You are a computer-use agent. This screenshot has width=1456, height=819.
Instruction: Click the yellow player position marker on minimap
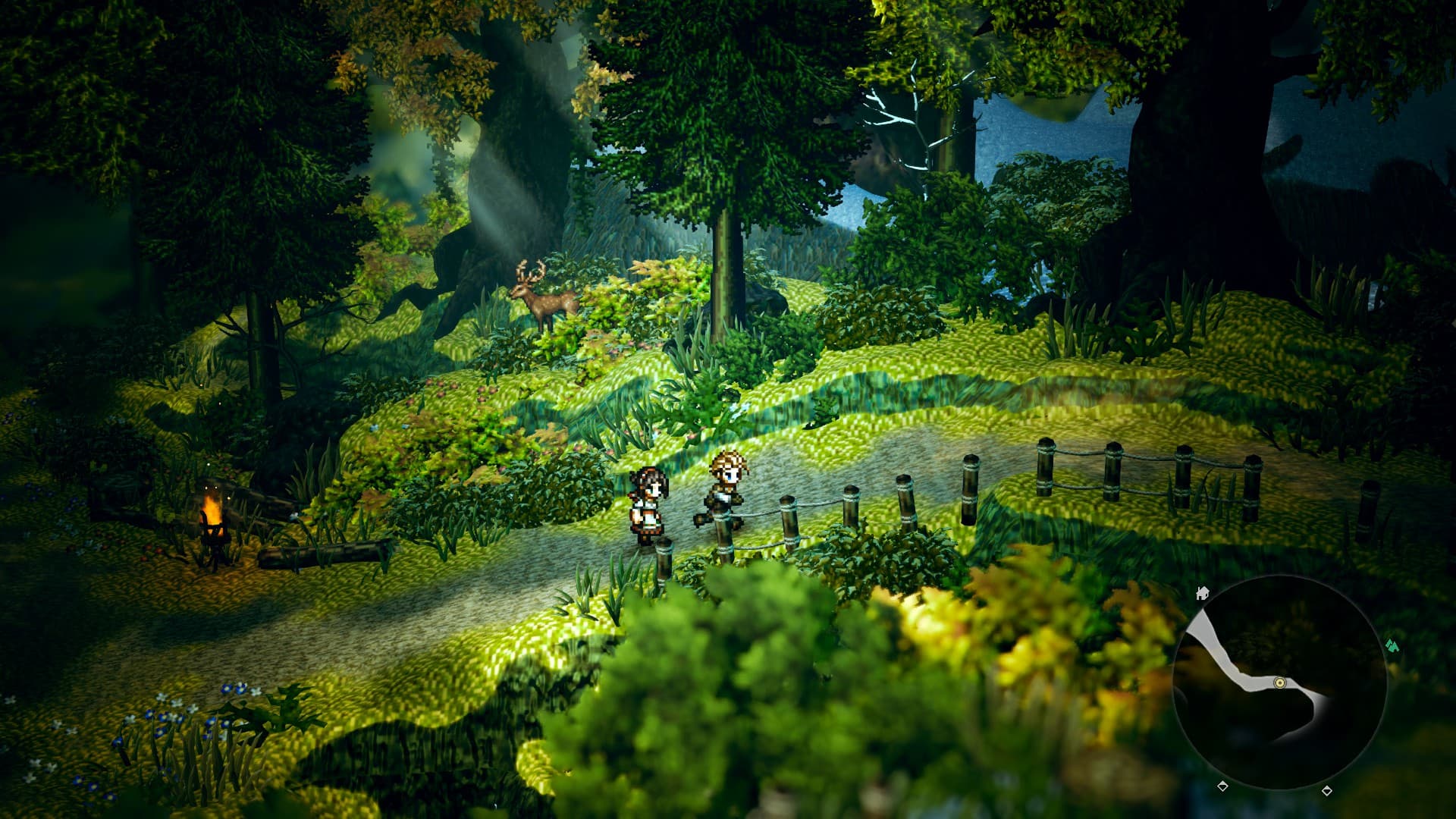(x=1280, y=682)
